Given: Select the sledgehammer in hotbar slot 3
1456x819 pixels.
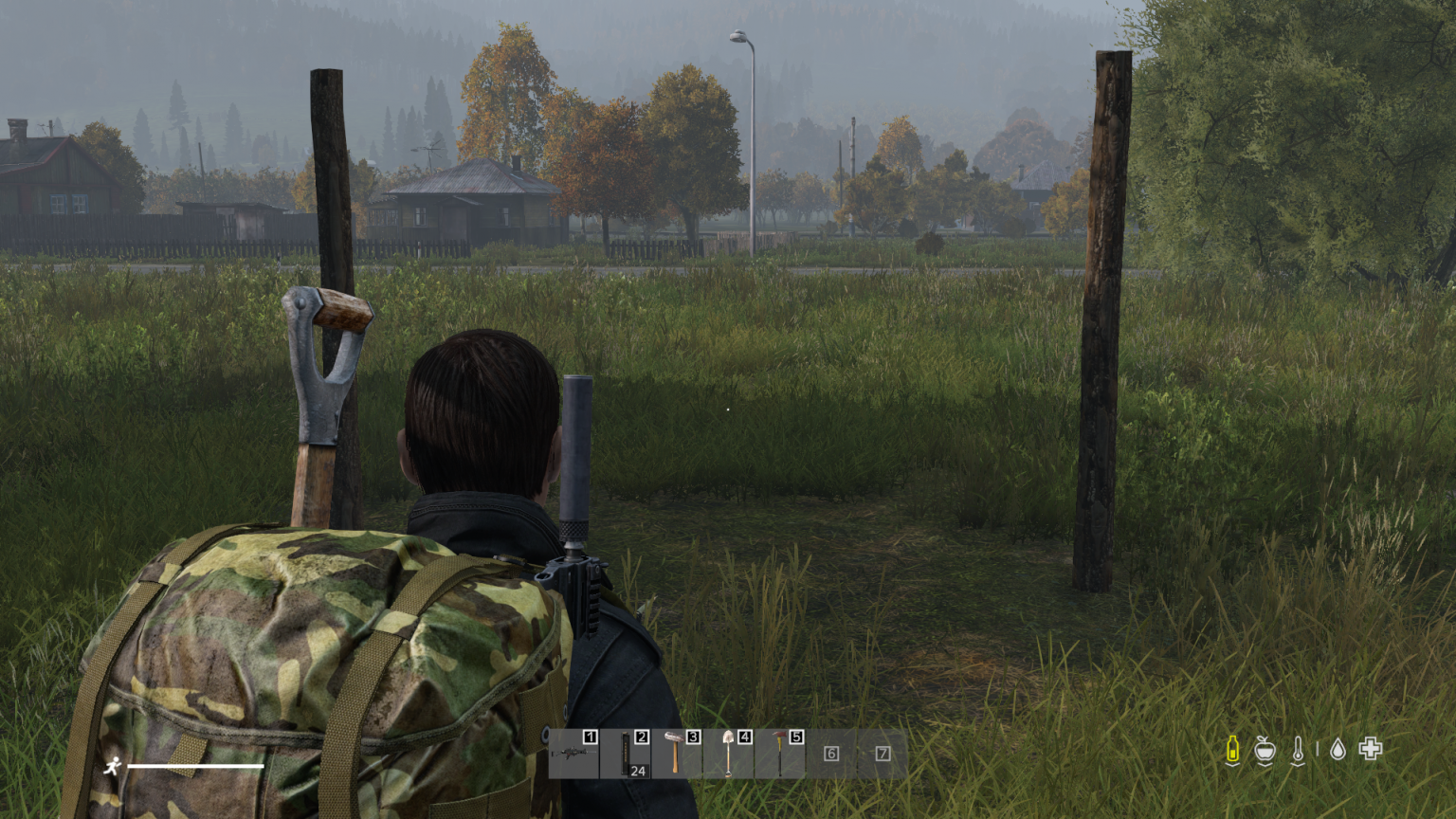Looking at the screenshot, I should [x=677, y=754].
